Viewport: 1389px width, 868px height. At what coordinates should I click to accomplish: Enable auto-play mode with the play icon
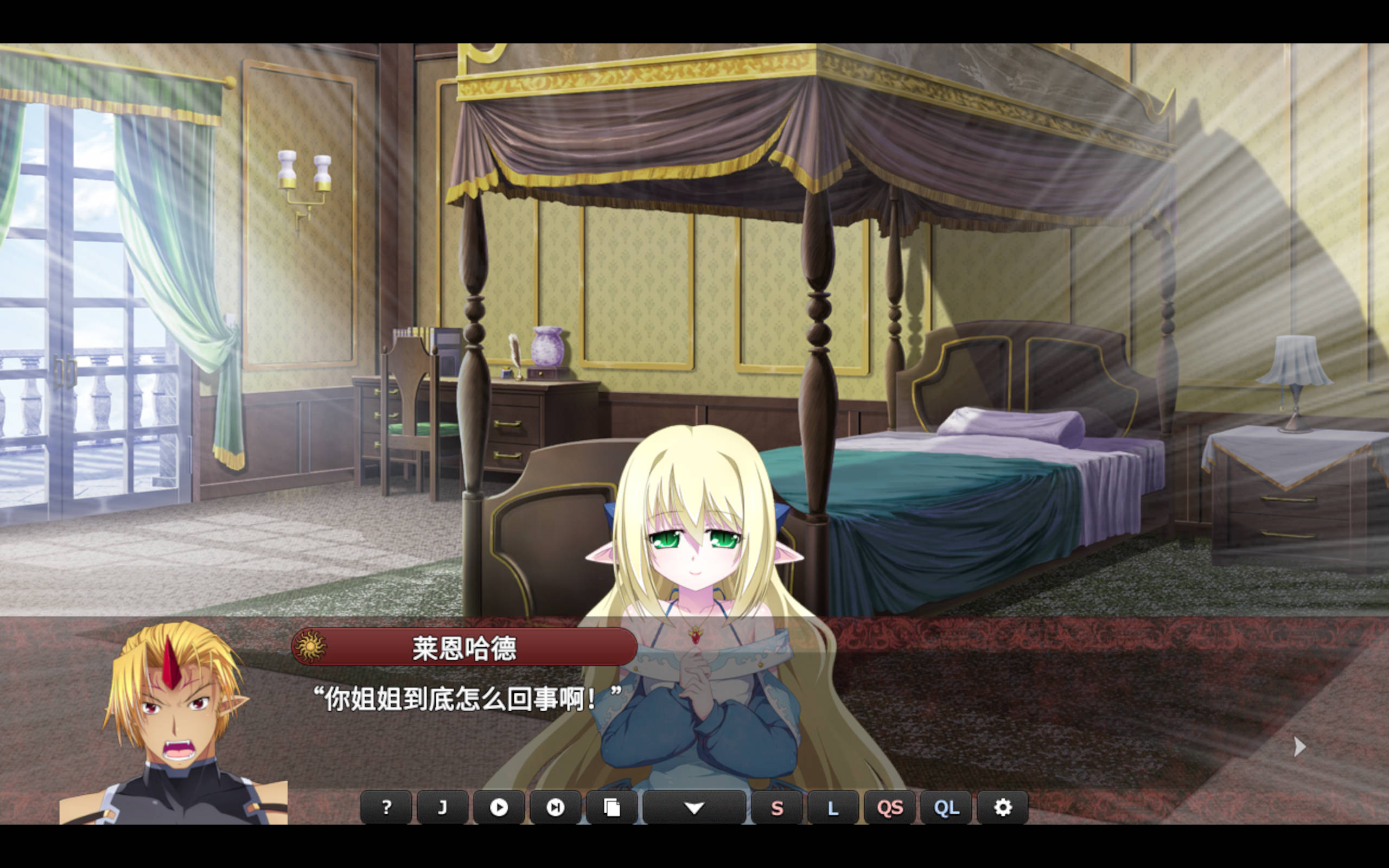[x=499, y=808]
